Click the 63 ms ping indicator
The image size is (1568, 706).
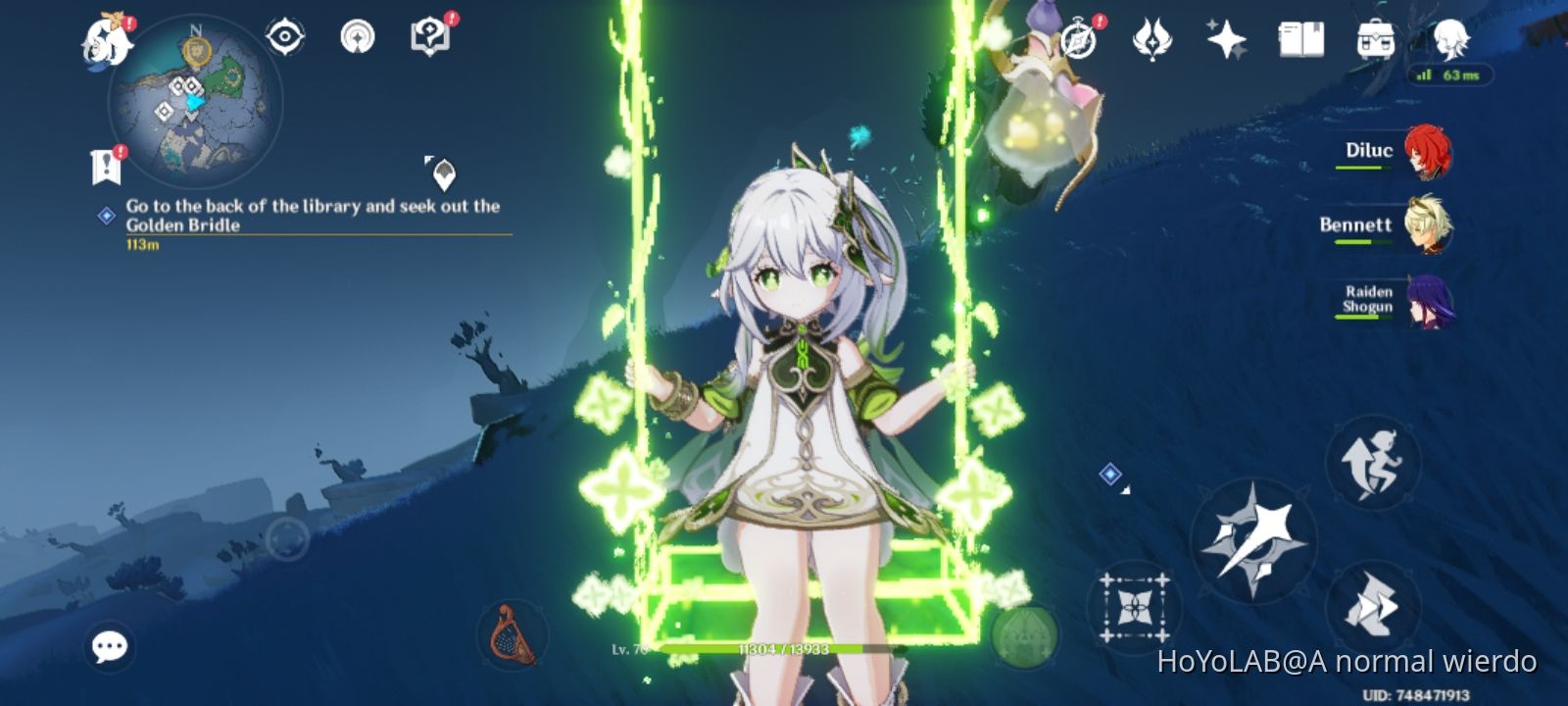[1449, 72]
